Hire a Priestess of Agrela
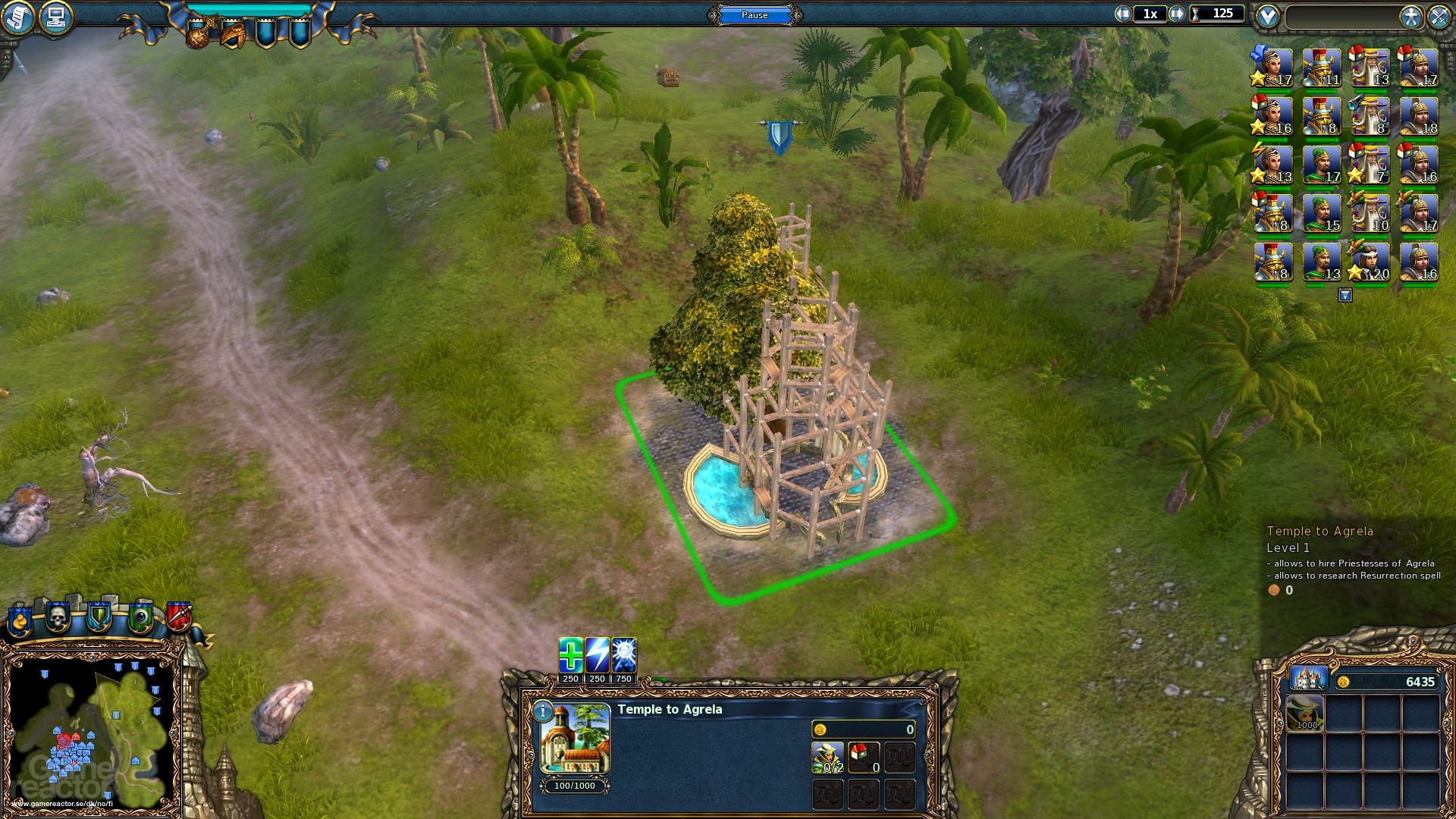This screenshot has height=819, width=1456. [827, 756]
